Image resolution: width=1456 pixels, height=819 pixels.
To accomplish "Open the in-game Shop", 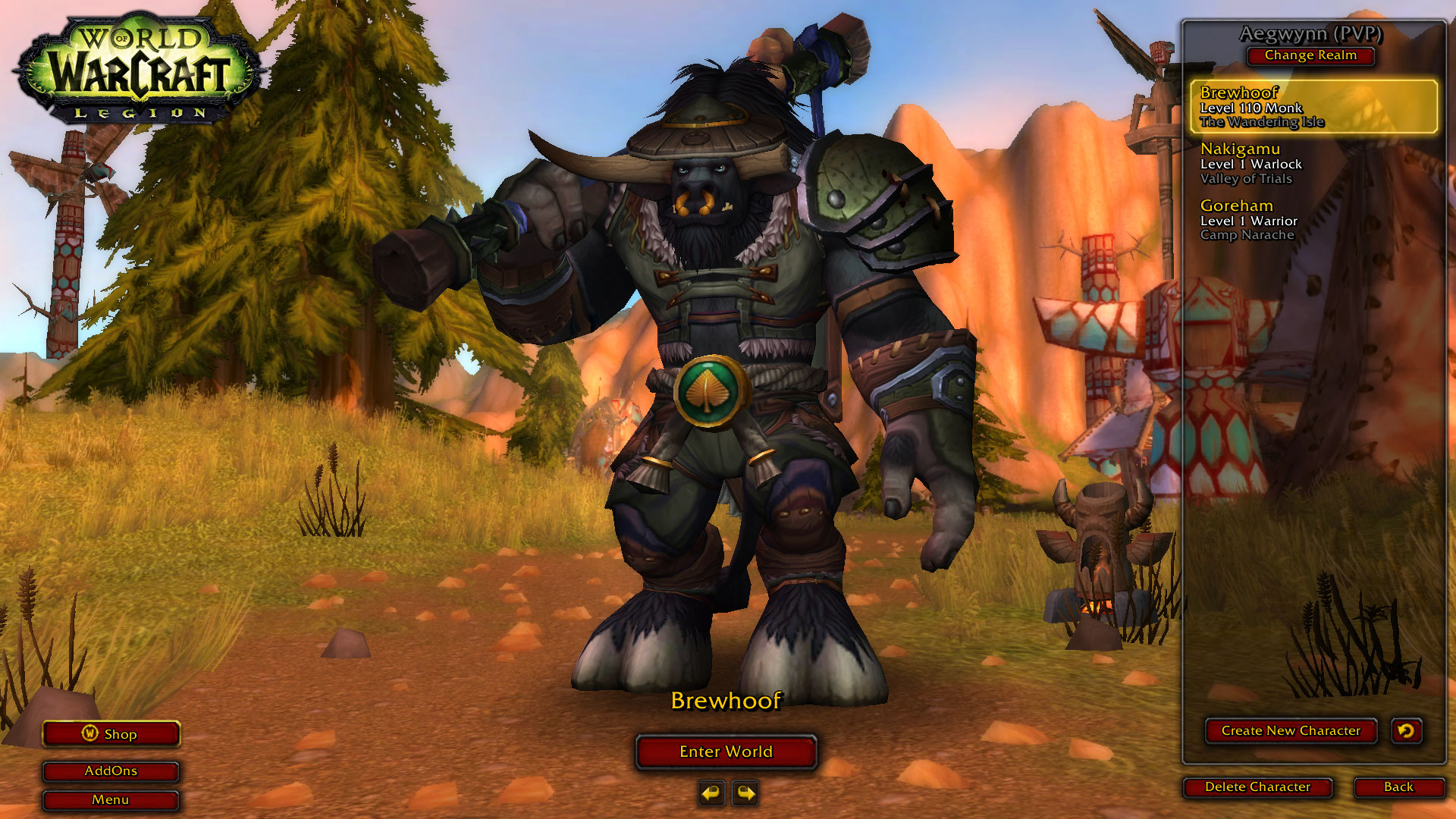I will click(x=111, y=733).
